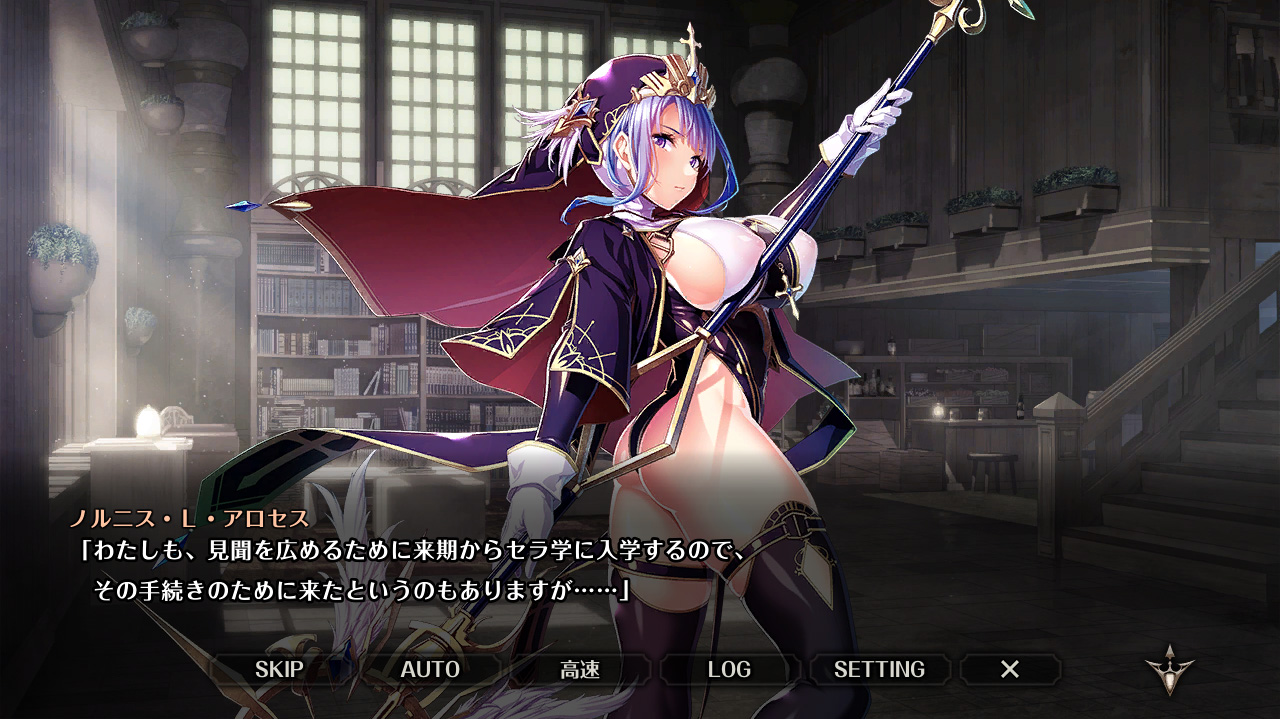Image resolution: width=1280 pixels, height=719 pixels.
Task: Open the SETTING menu
Action: pyautogui.click(x=879, y=669)
